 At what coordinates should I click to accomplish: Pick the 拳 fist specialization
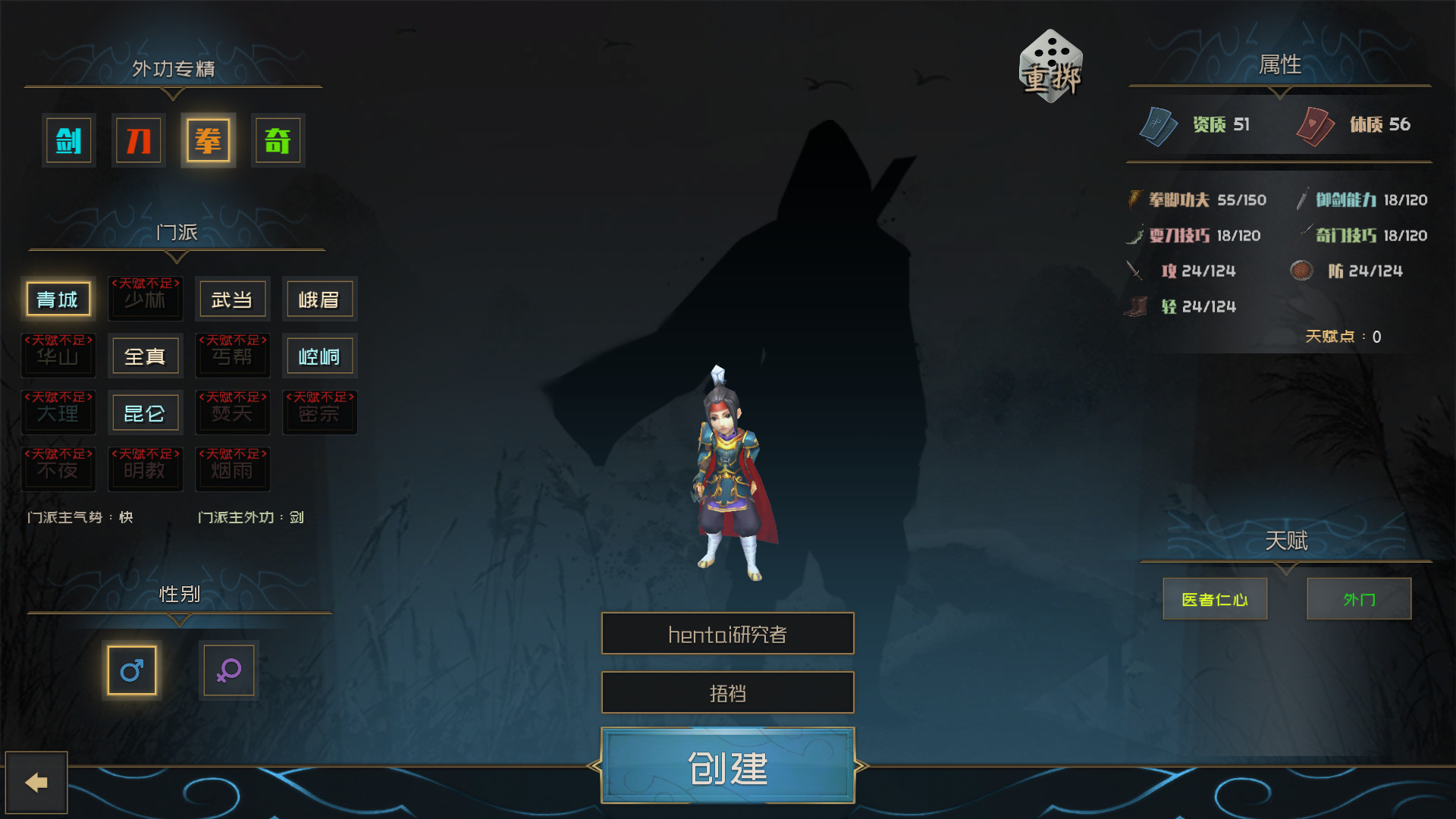[x=208, y=140]
